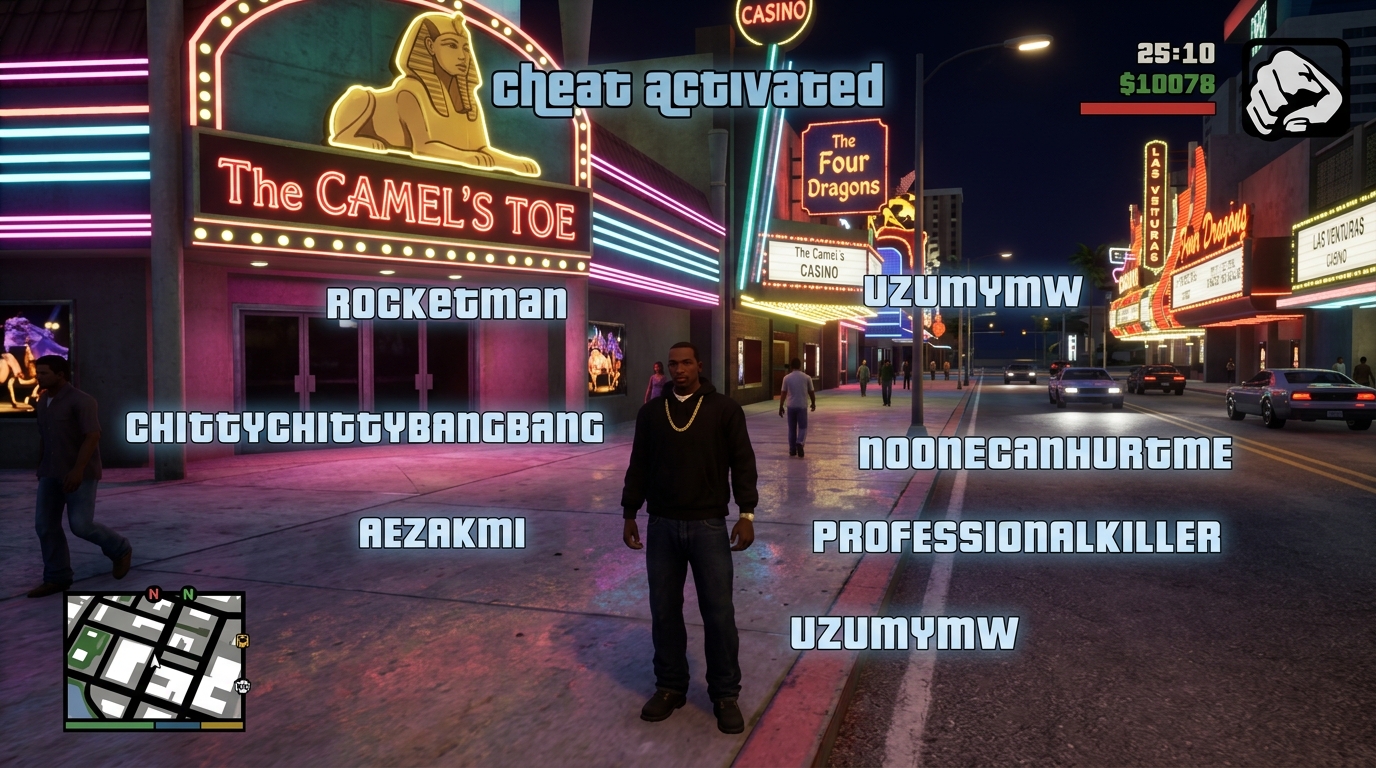Viewport: 1376px width, 768px height.
Task: Click the red health bar under the money
Action: click(1148, 107)
